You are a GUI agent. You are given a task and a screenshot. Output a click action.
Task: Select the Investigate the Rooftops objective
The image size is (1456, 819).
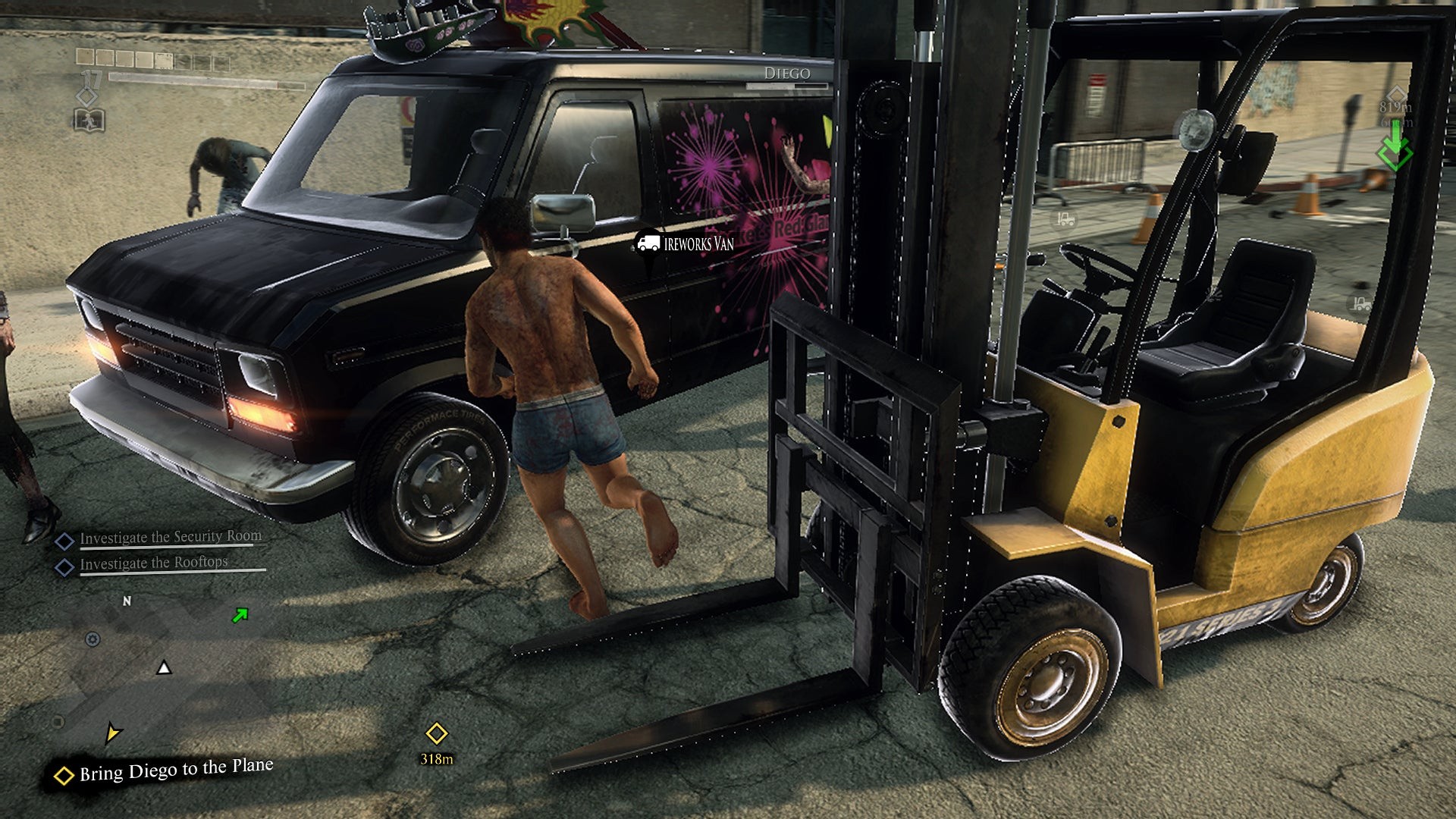click(x=153, y=563)
